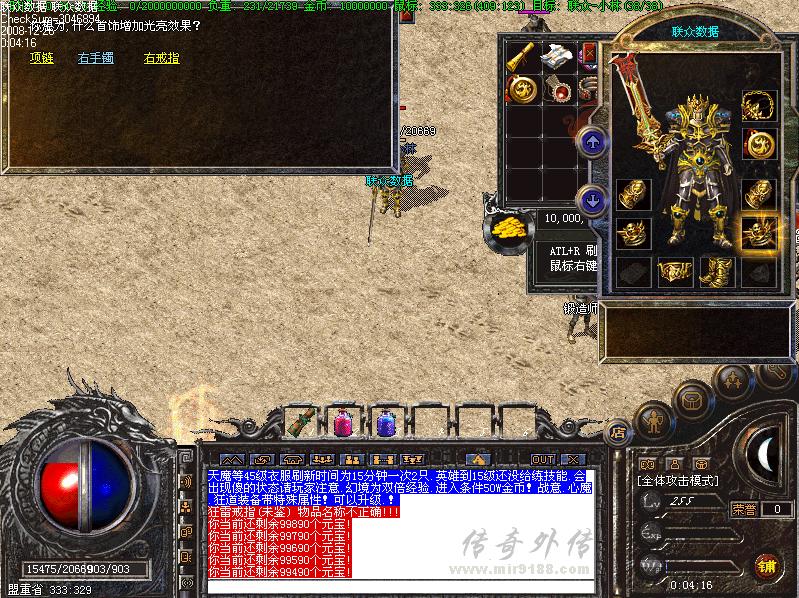Use the pink potion on the hotbar
This screenshot has height=598, width=799.
[343, 422]
